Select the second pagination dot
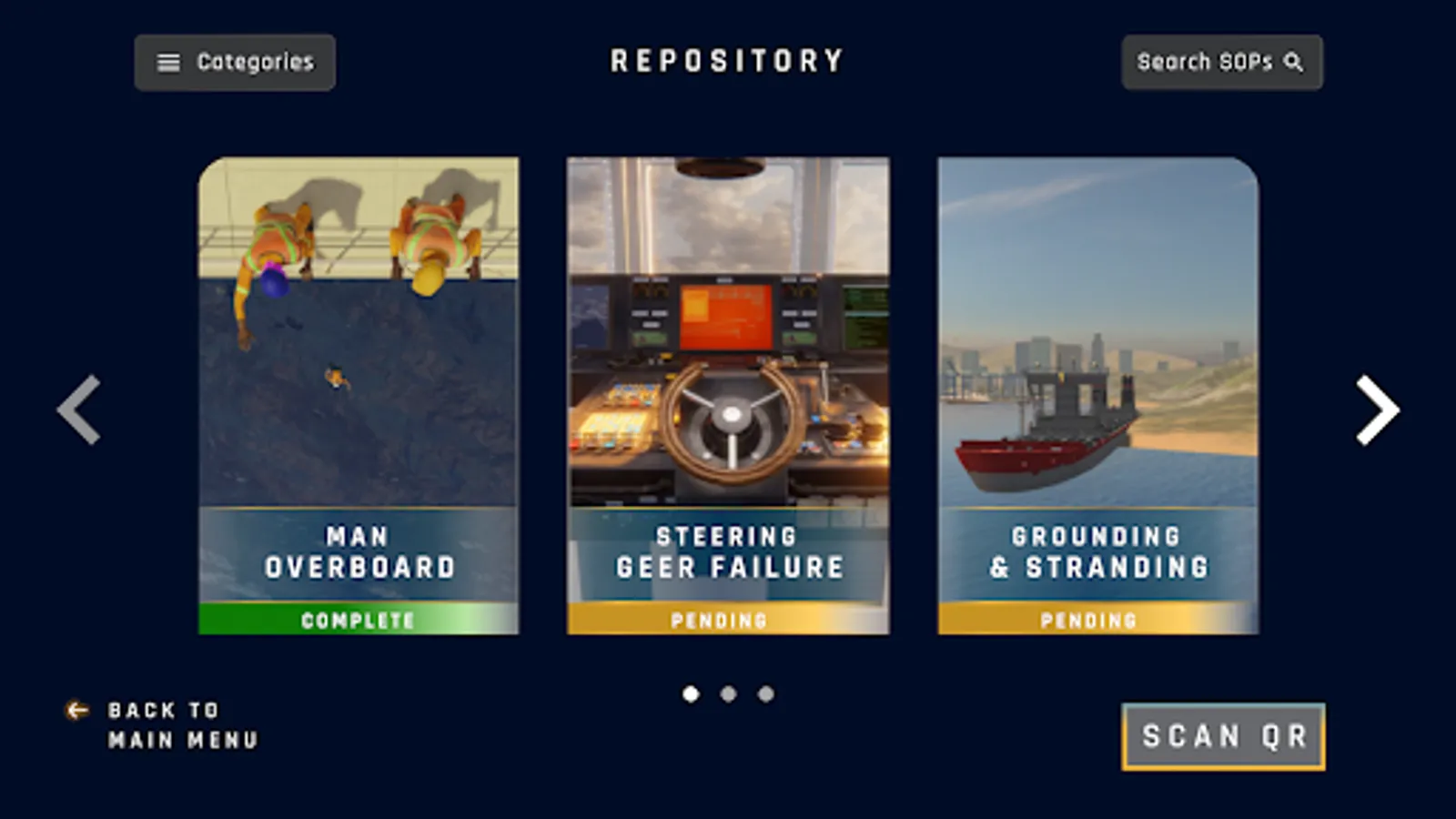This screenshot has height=819, width=1456. 729,694
